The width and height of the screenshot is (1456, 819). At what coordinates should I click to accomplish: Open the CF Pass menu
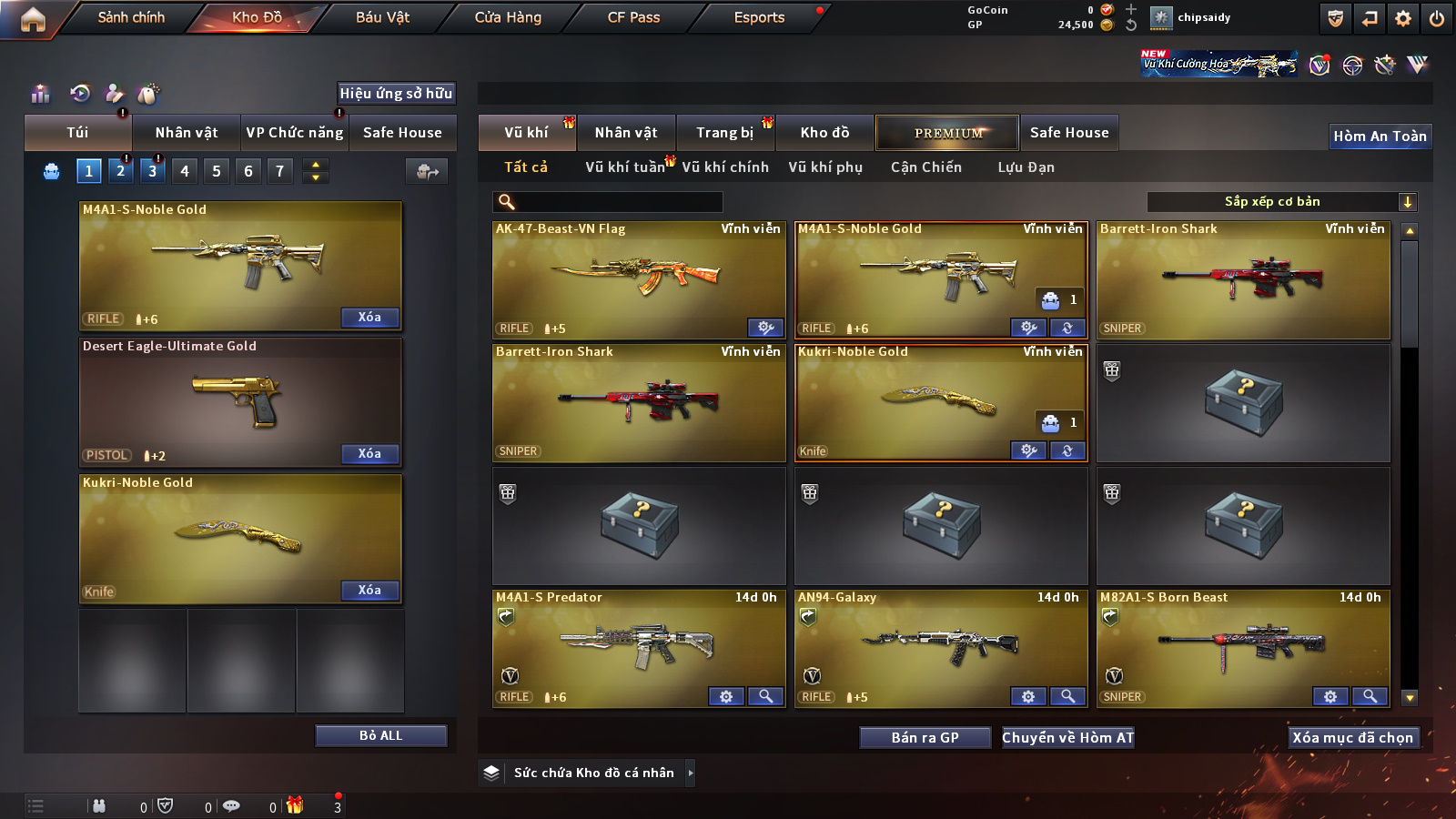[633, 17]
